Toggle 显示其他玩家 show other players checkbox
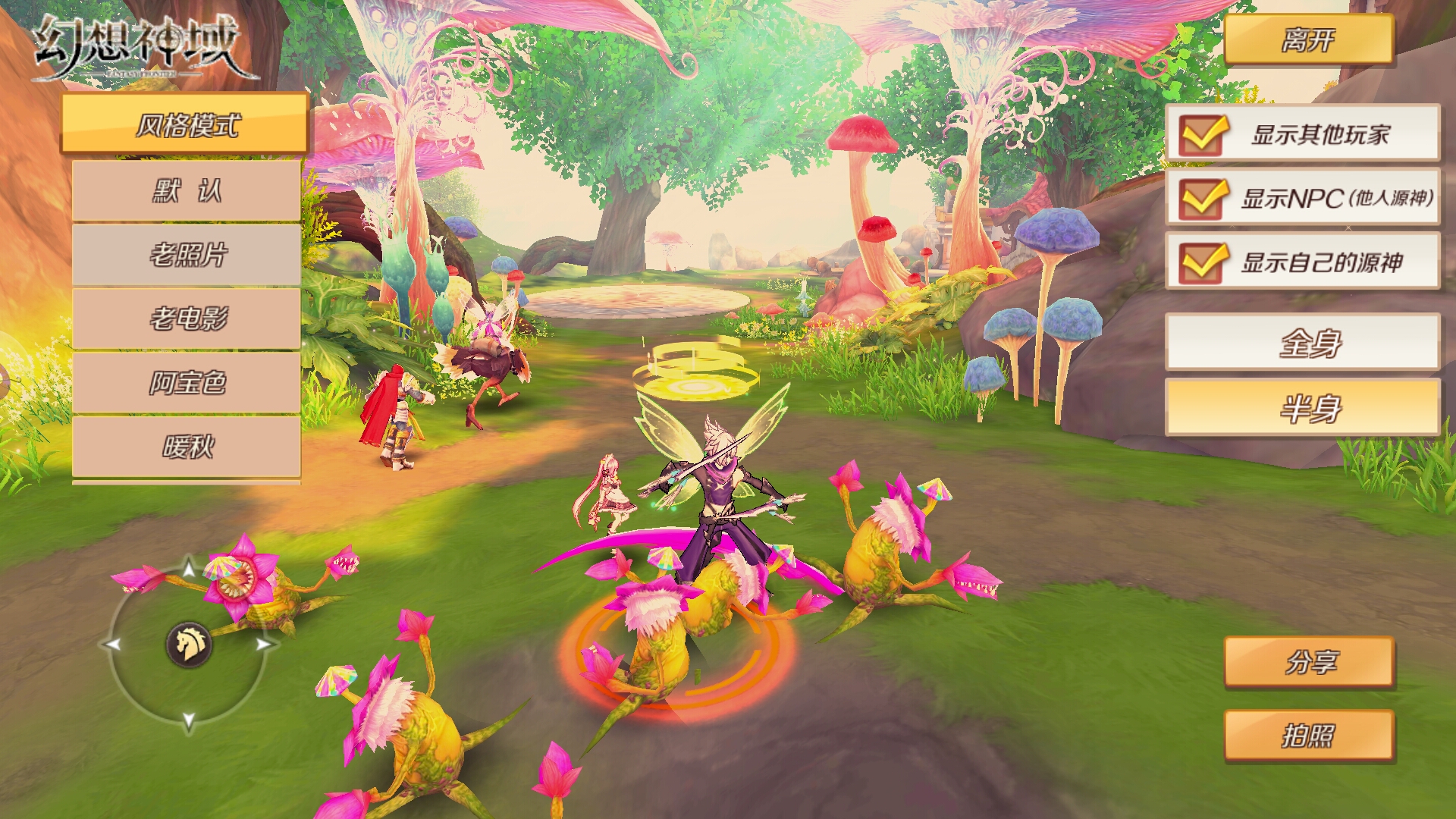1456x819 pixels. pos(1201,134)
